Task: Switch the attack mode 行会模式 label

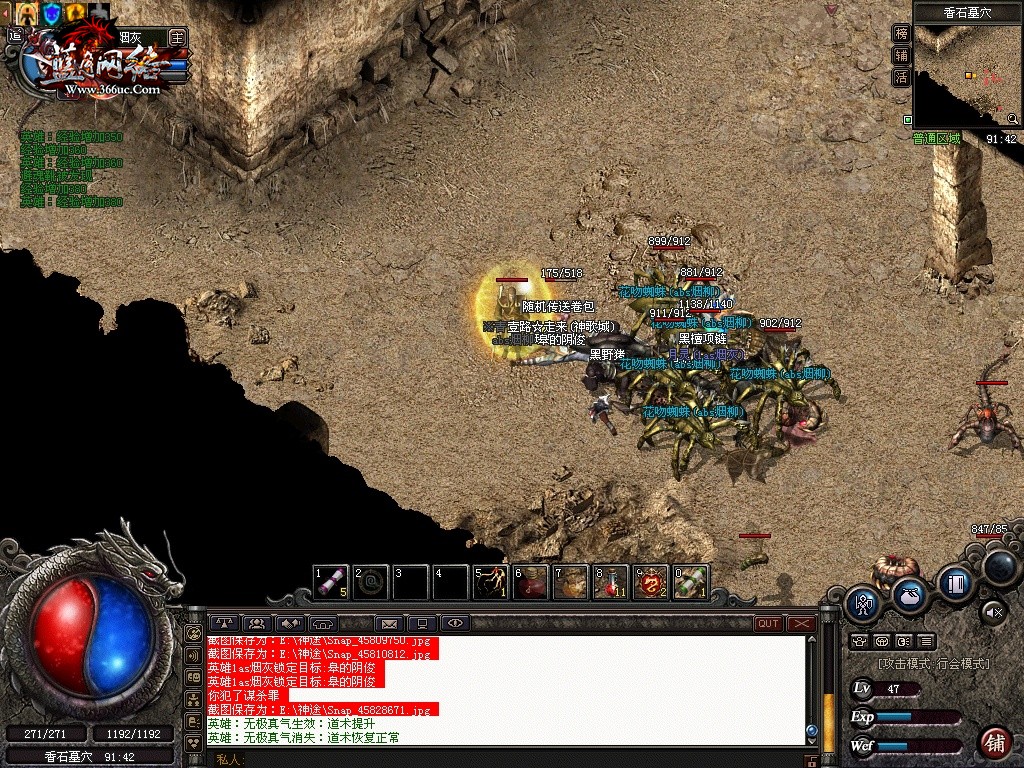Action: pos(934,663)
